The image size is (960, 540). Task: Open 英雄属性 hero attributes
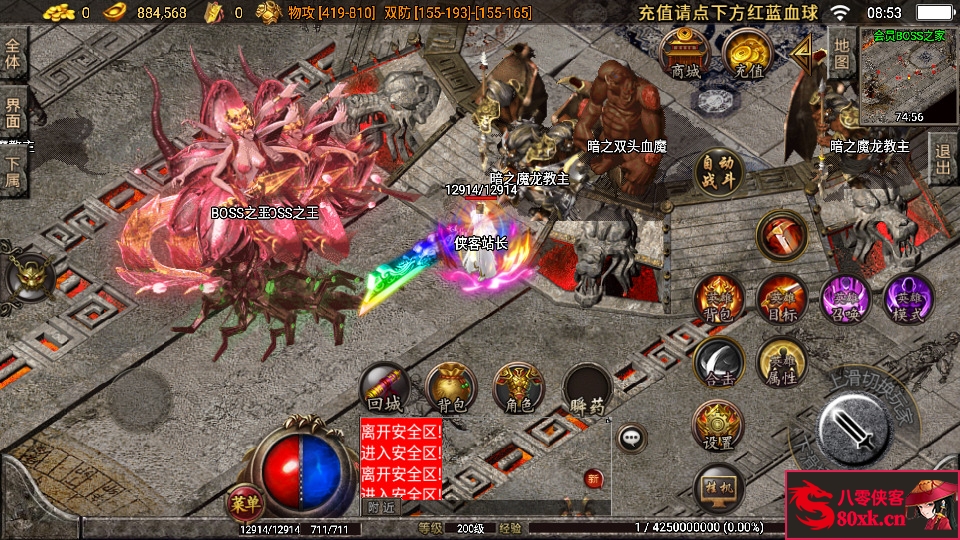pyautogui.click(x=782, y=364)
